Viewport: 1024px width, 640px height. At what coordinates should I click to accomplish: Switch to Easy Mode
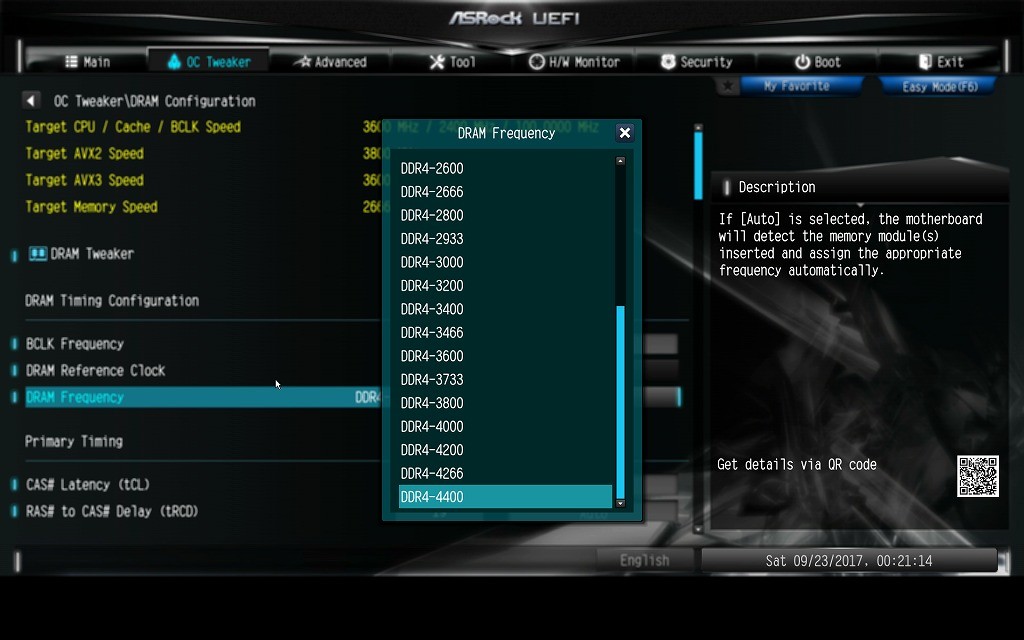coord(939,87)
